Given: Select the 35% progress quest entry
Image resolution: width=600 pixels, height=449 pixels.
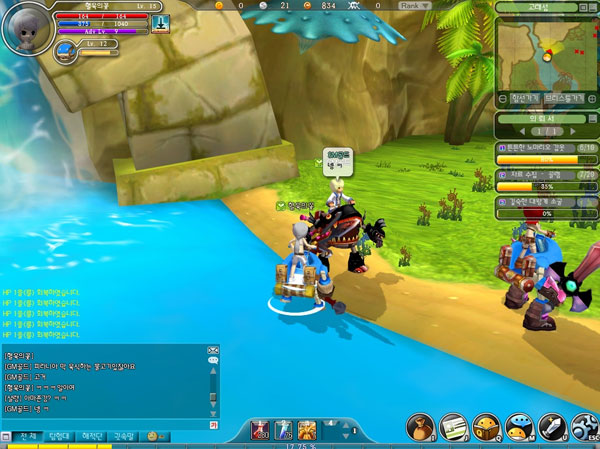Looking at the screenshot, I should [x=547, y=180].
